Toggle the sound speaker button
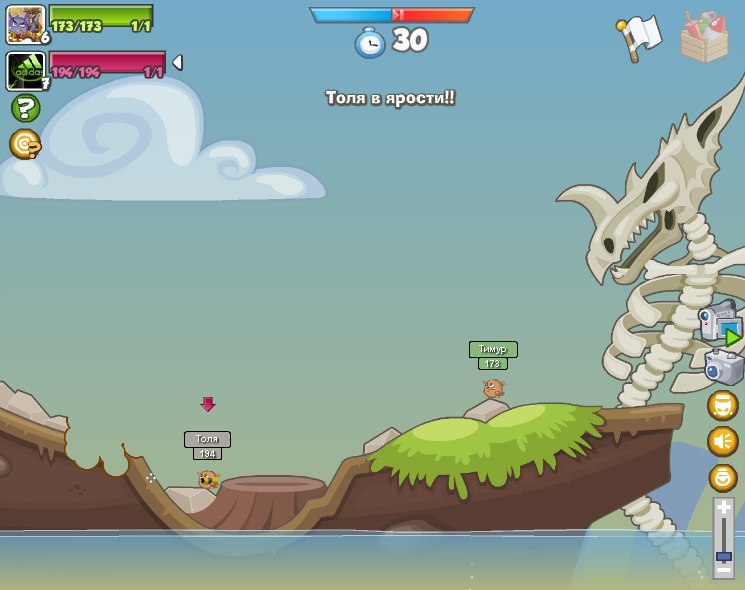 722,441
